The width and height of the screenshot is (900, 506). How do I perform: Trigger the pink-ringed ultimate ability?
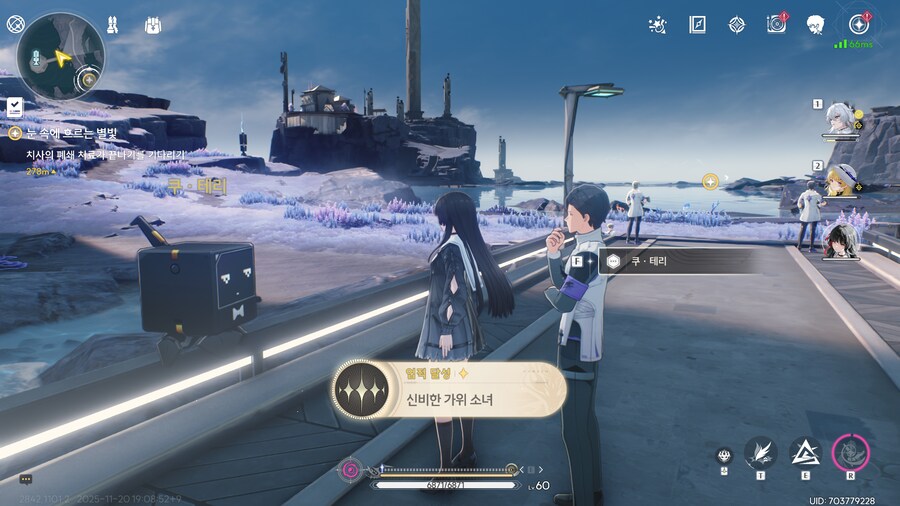tap(851, 453)
